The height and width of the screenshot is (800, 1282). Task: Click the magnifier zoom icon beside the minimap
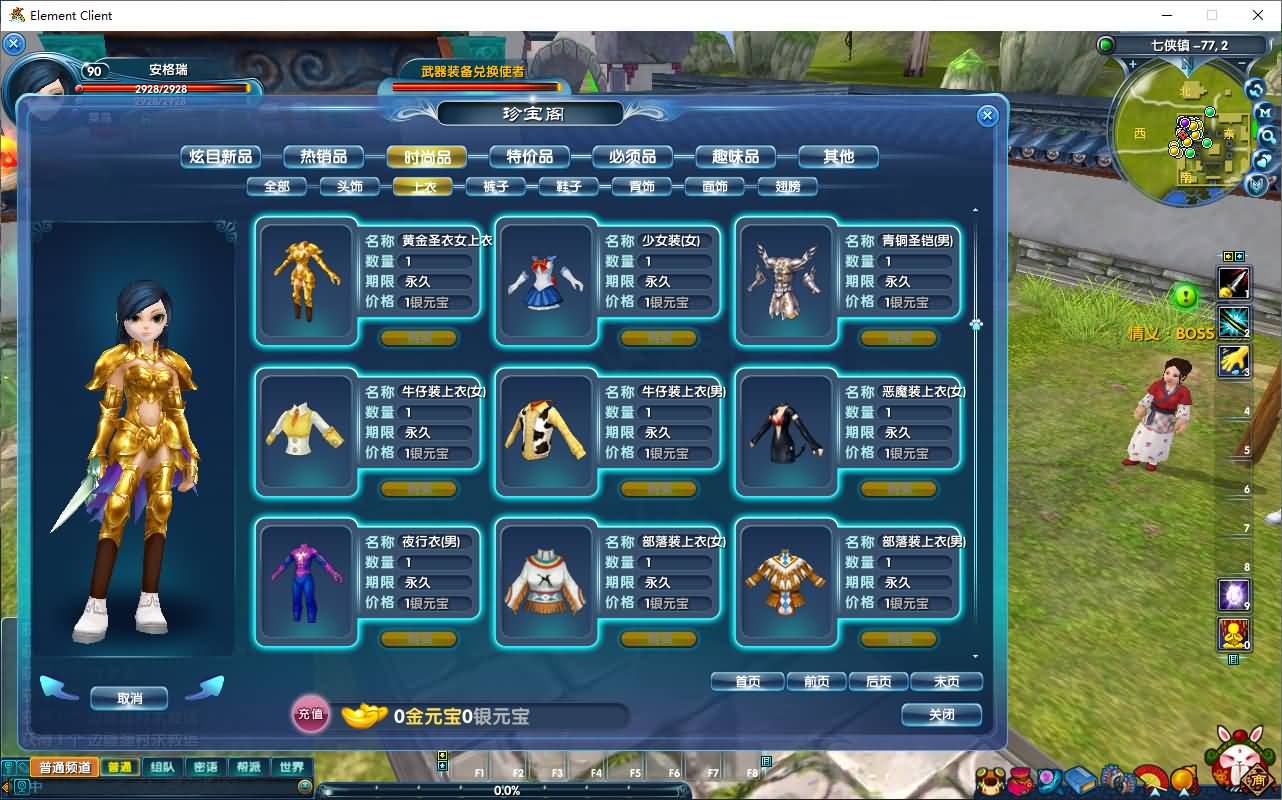(1268, 135)
